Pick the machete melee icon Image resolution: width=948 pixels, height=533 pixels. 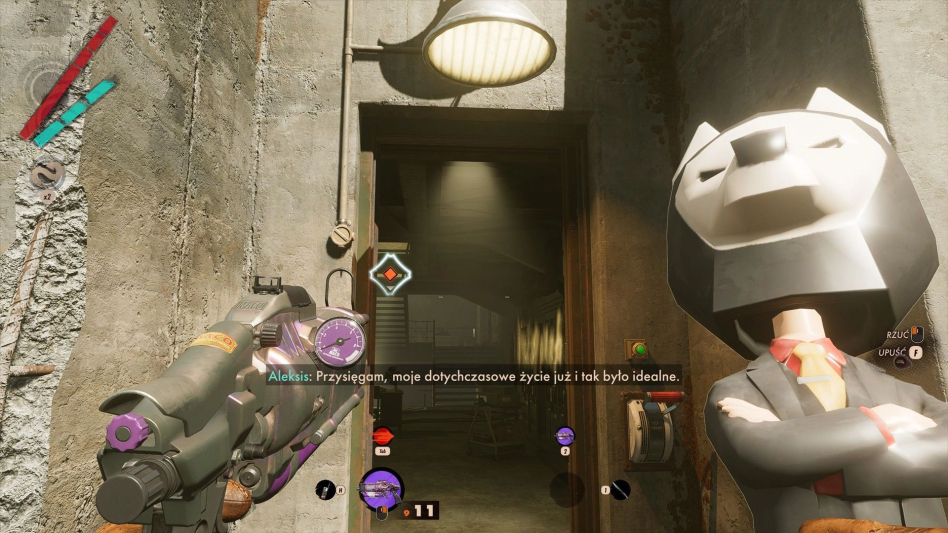click(x=621, y=489)
